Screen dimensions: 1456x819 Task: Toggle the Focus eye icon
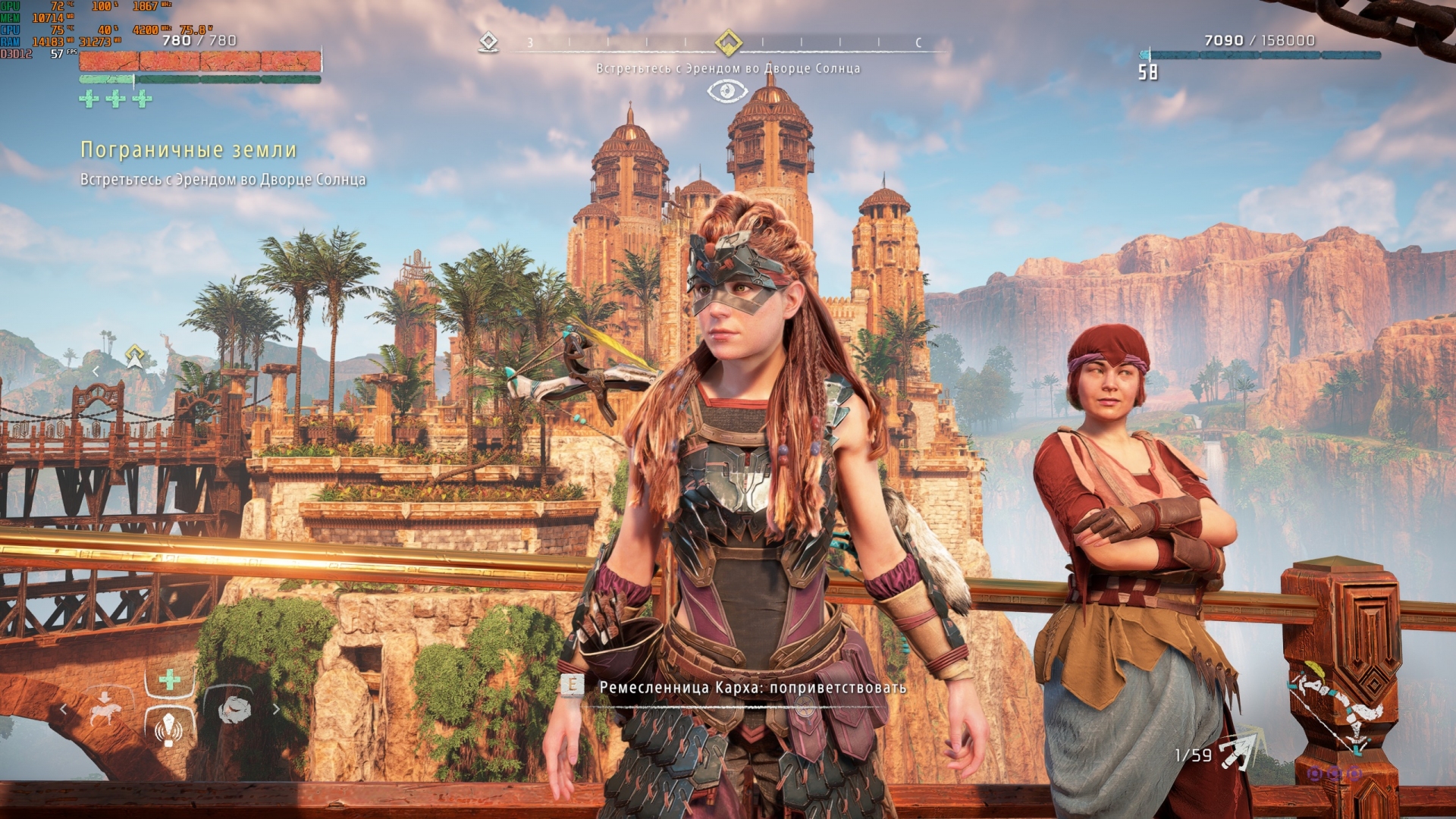click(727, 92)
